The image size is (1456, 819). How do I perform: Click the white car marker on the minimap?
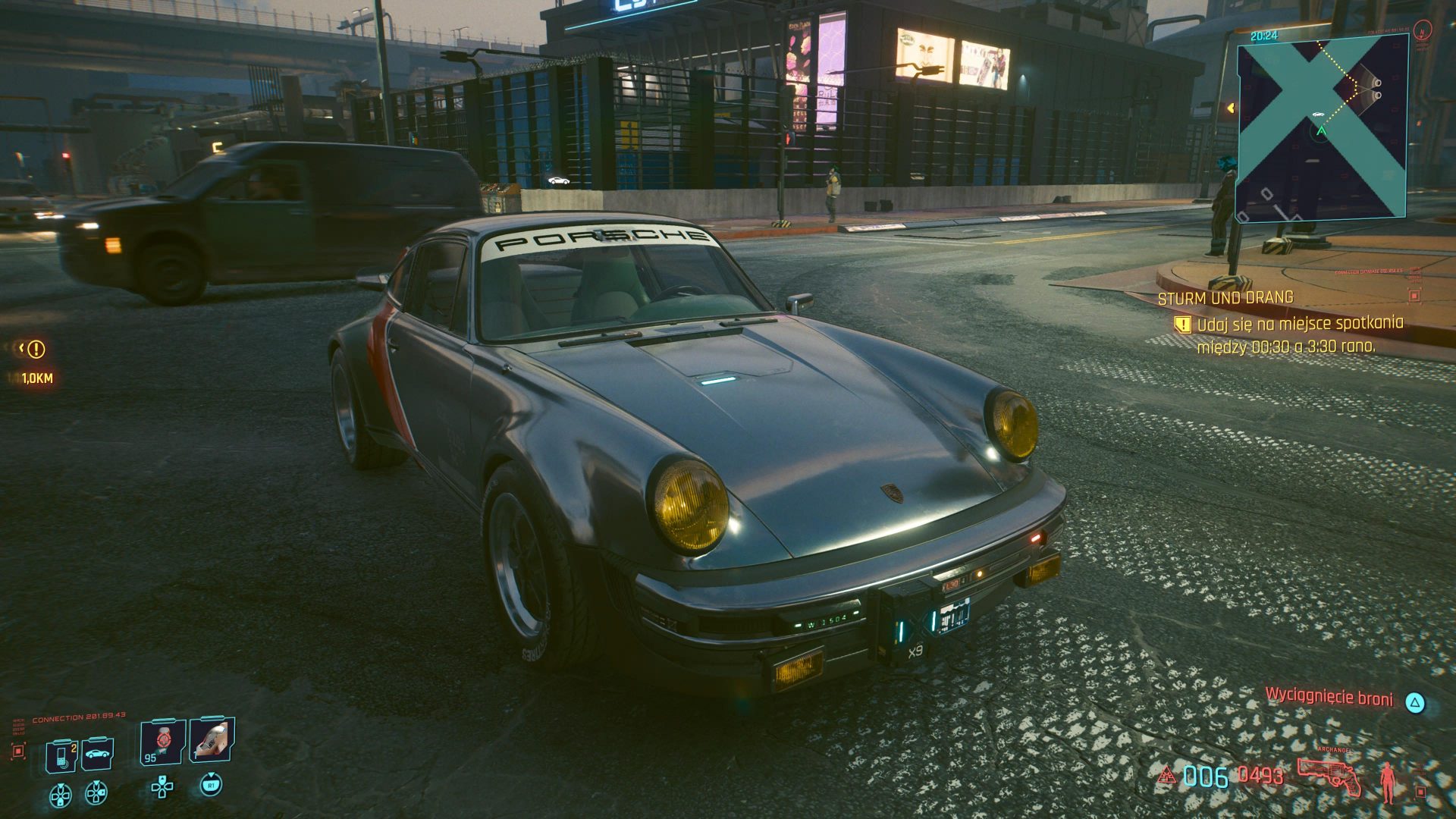point(1318,115)
